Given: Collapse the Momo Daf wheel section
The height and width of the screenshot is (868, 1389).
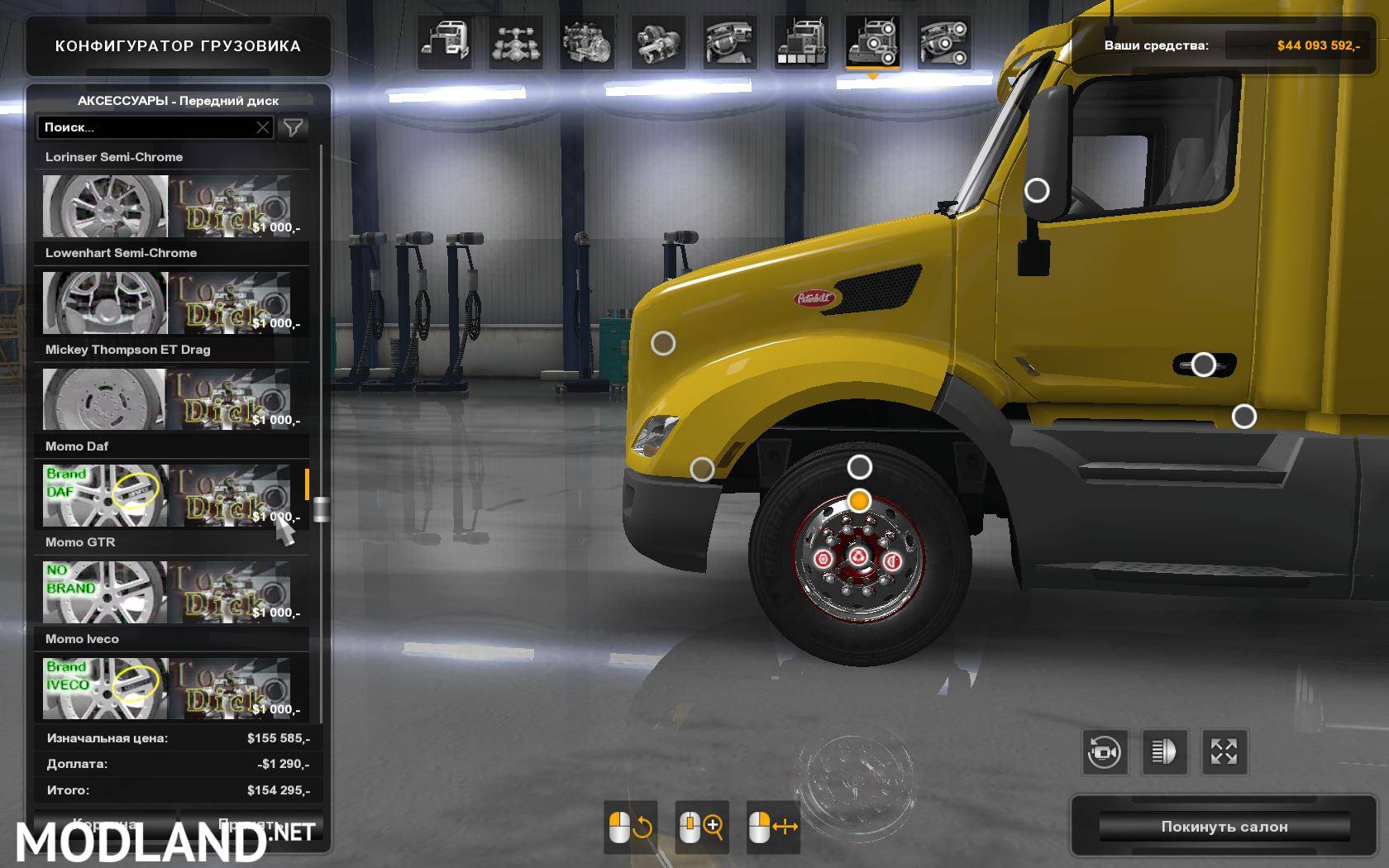Looking at the screenshot, I should coord(171,446).
